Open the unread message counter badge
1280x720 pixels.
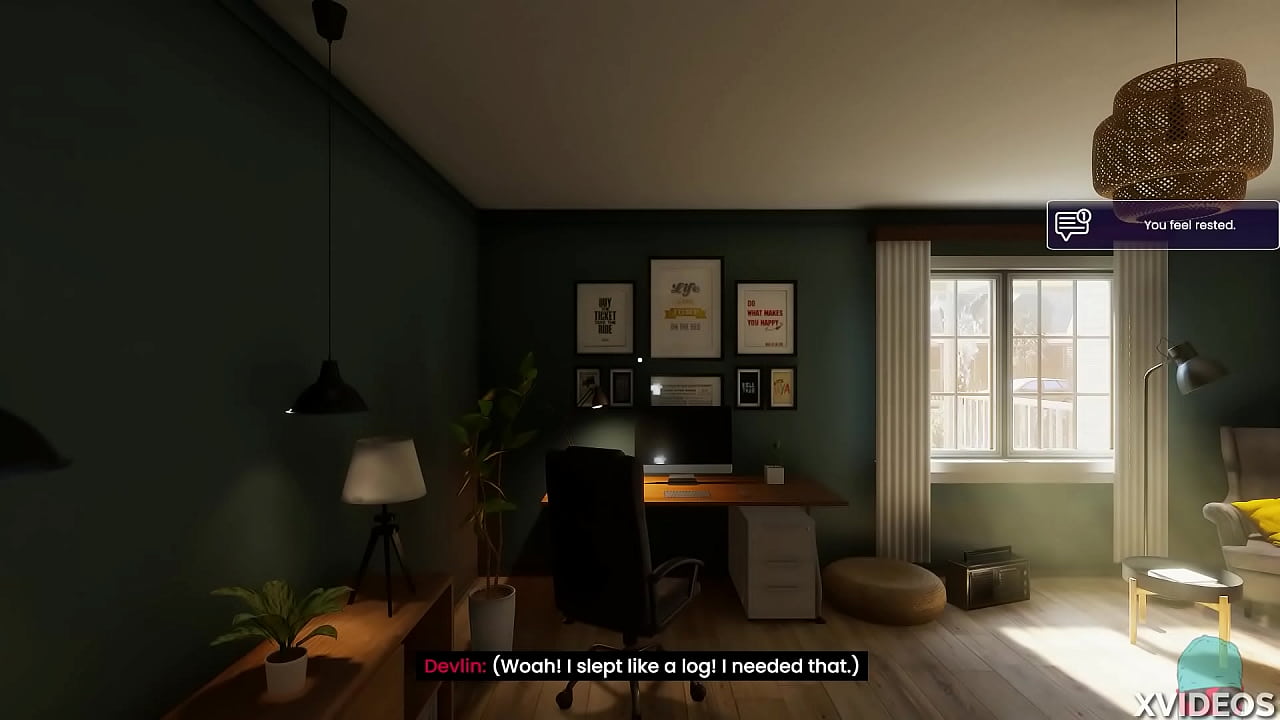point(1083,216)
